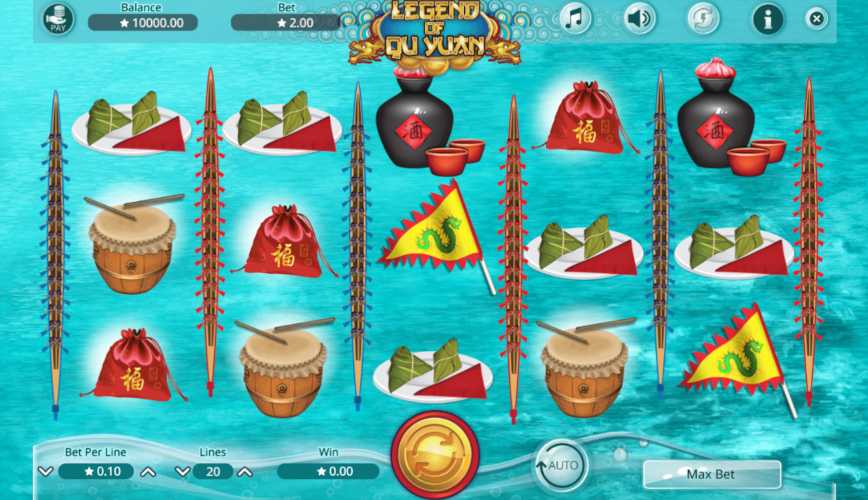Image resolution: width=868 pixels, height=500 pixels.
Task: Toggle the background music
Action: click(574, 18)
